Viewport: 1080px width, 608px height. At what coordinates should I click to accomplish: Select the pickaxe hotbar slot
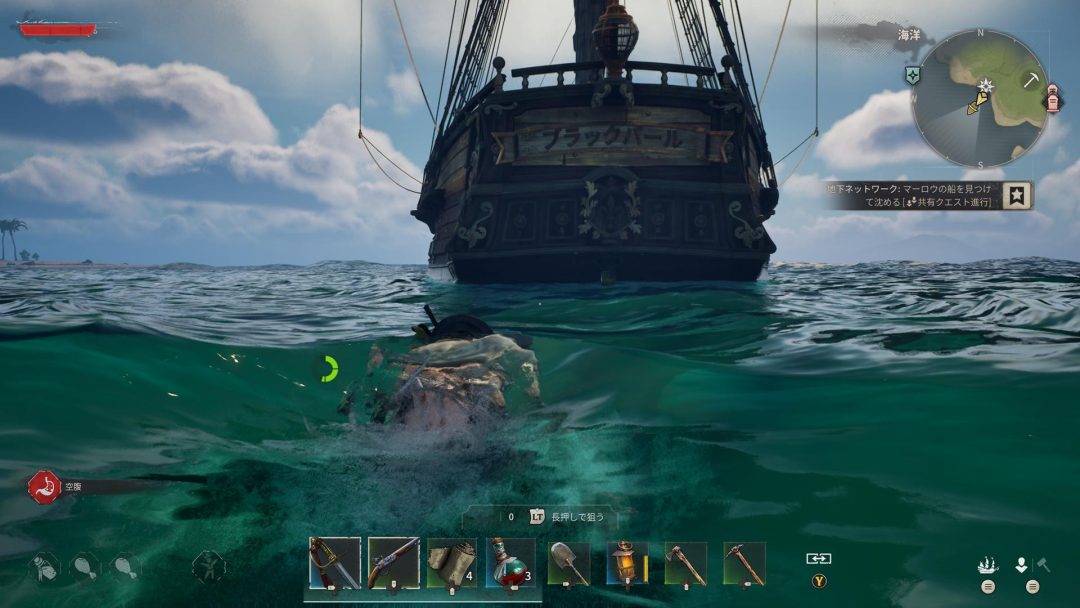pos(744,563)
